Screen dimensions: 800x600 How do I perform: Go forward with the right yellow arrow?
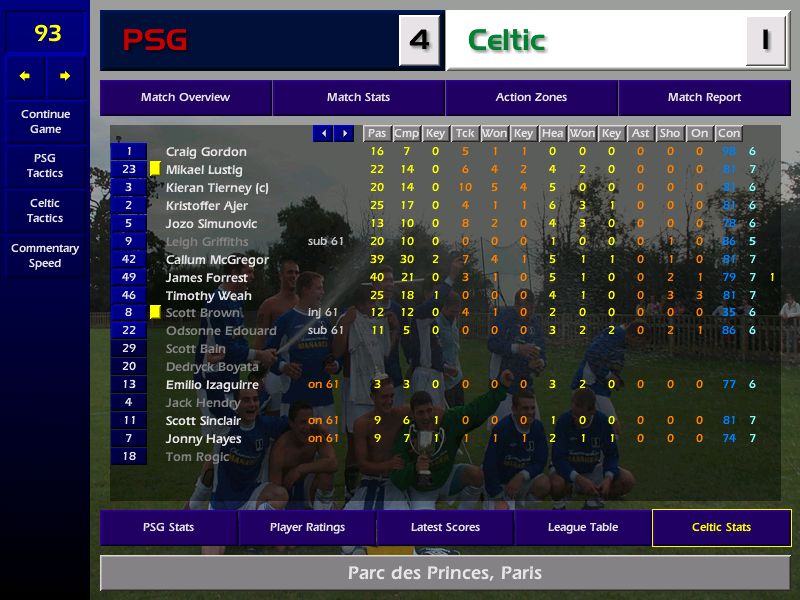pos(65,76)
